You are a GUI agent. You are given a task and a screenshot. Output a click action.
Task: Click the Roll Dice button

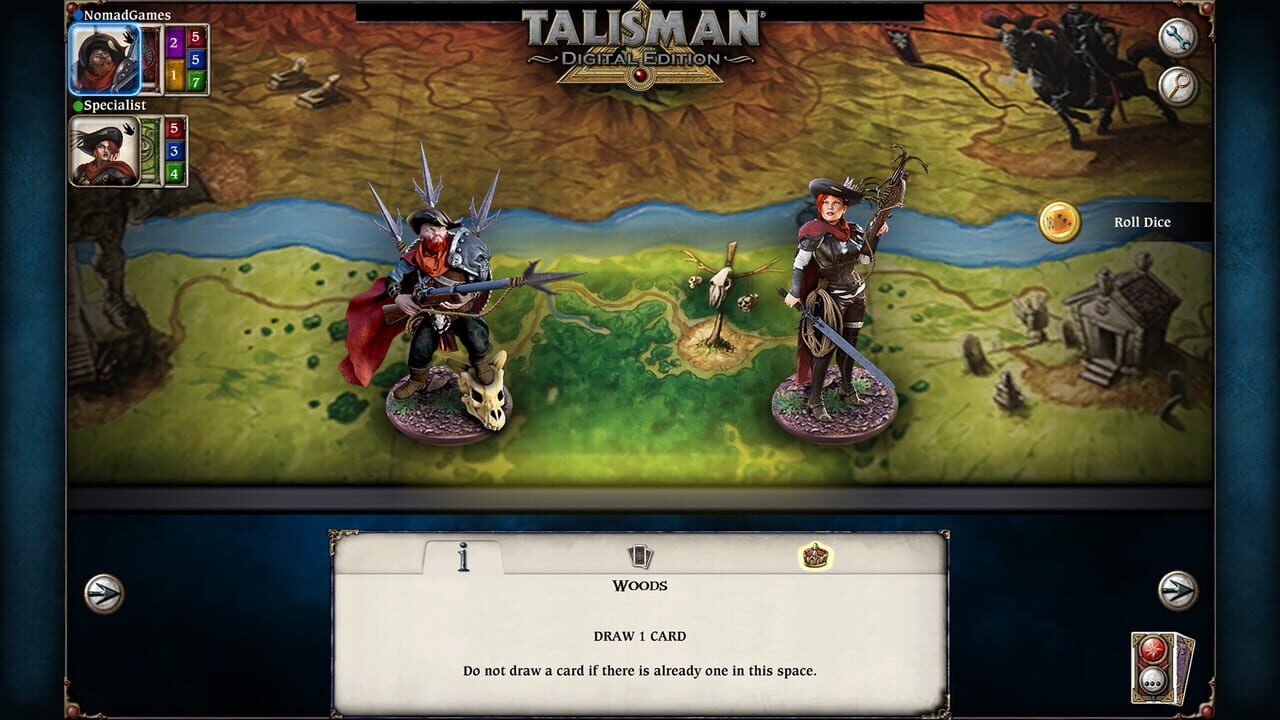1140,221
